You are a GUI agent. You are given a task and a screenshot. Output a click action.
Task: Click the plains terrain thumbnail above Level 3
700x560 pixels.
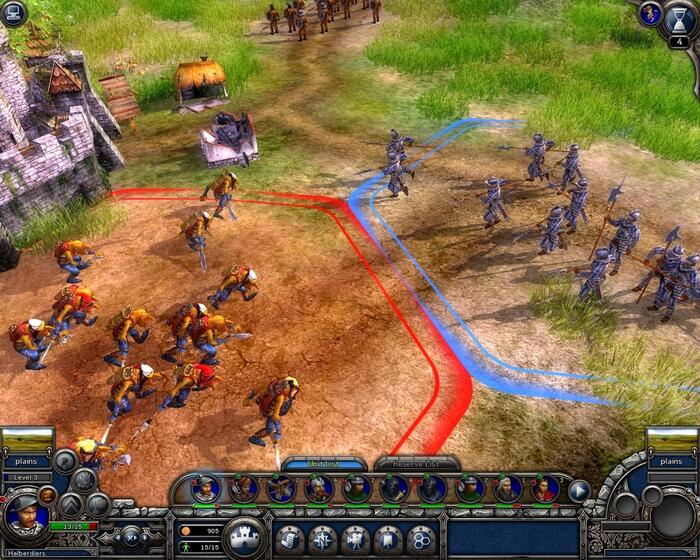point(27,440)
